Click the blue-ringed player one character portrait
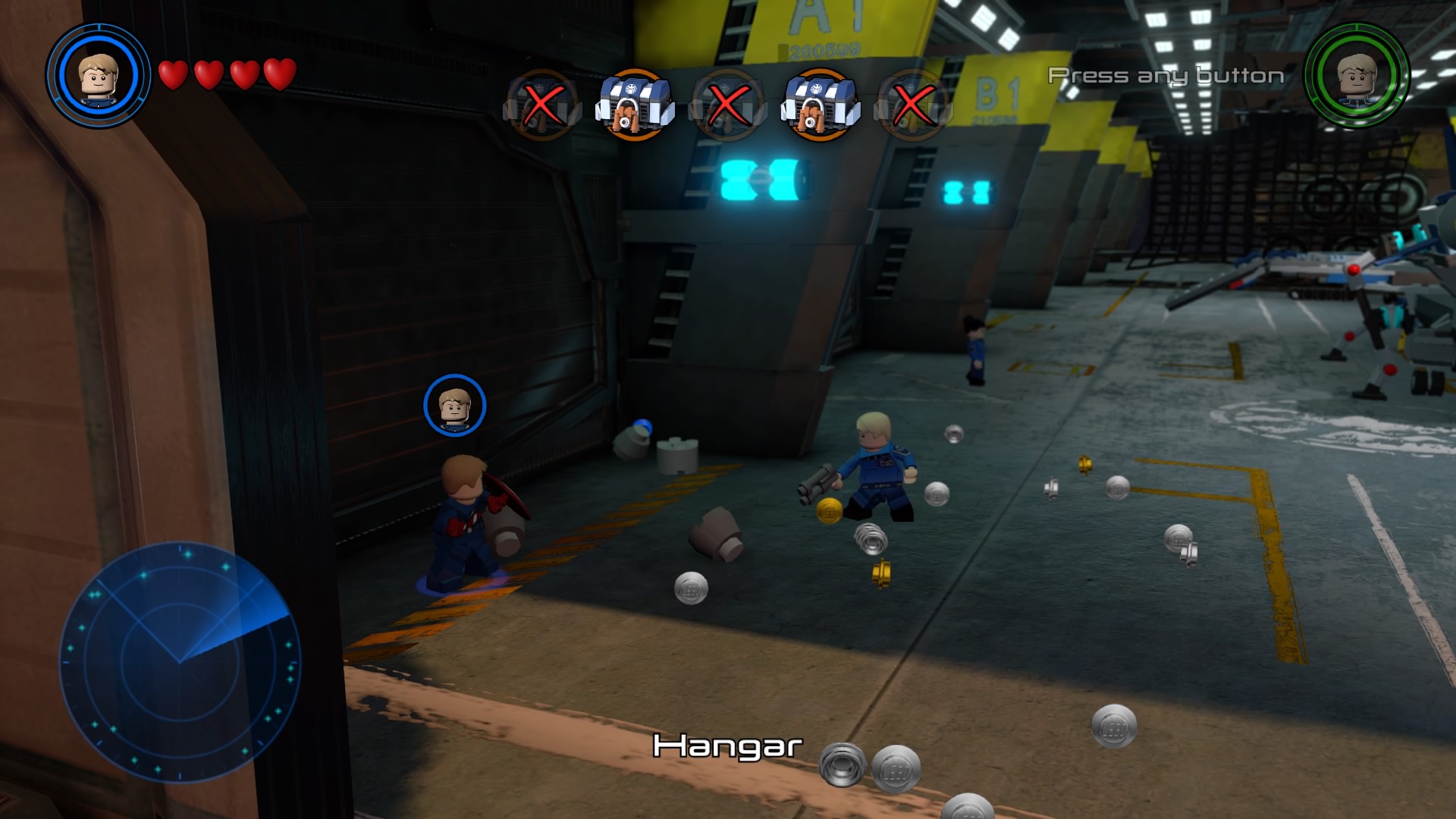 (99, 76)
